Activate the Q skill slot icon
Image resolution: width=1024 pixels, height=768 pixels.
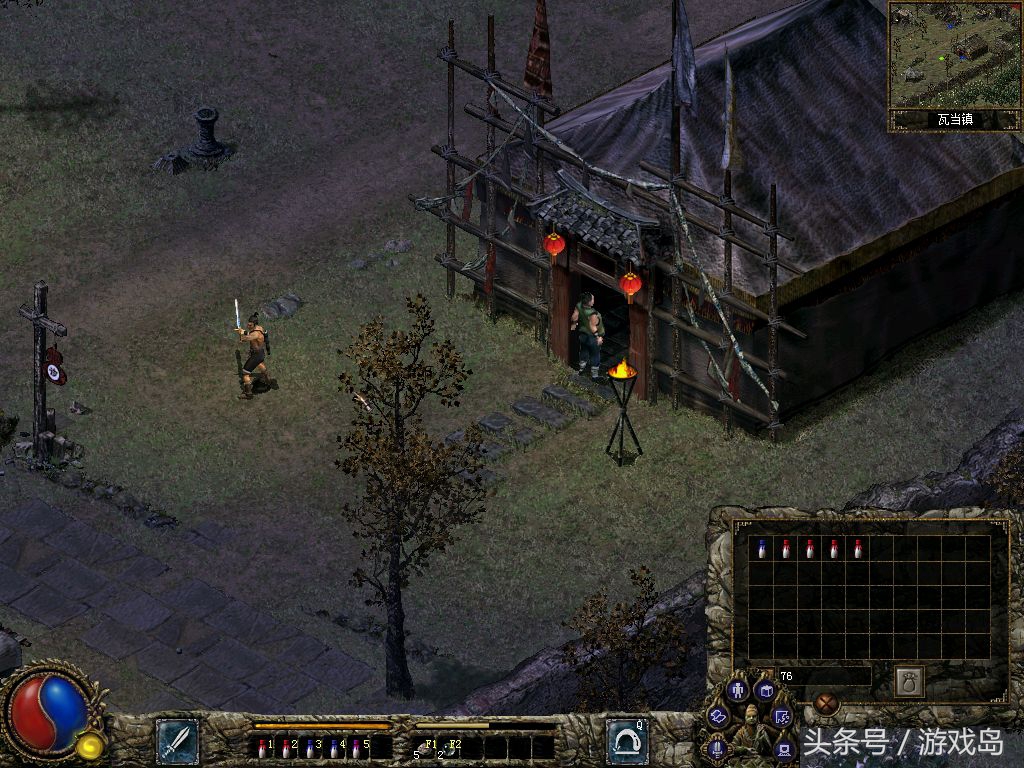point(627,741)
